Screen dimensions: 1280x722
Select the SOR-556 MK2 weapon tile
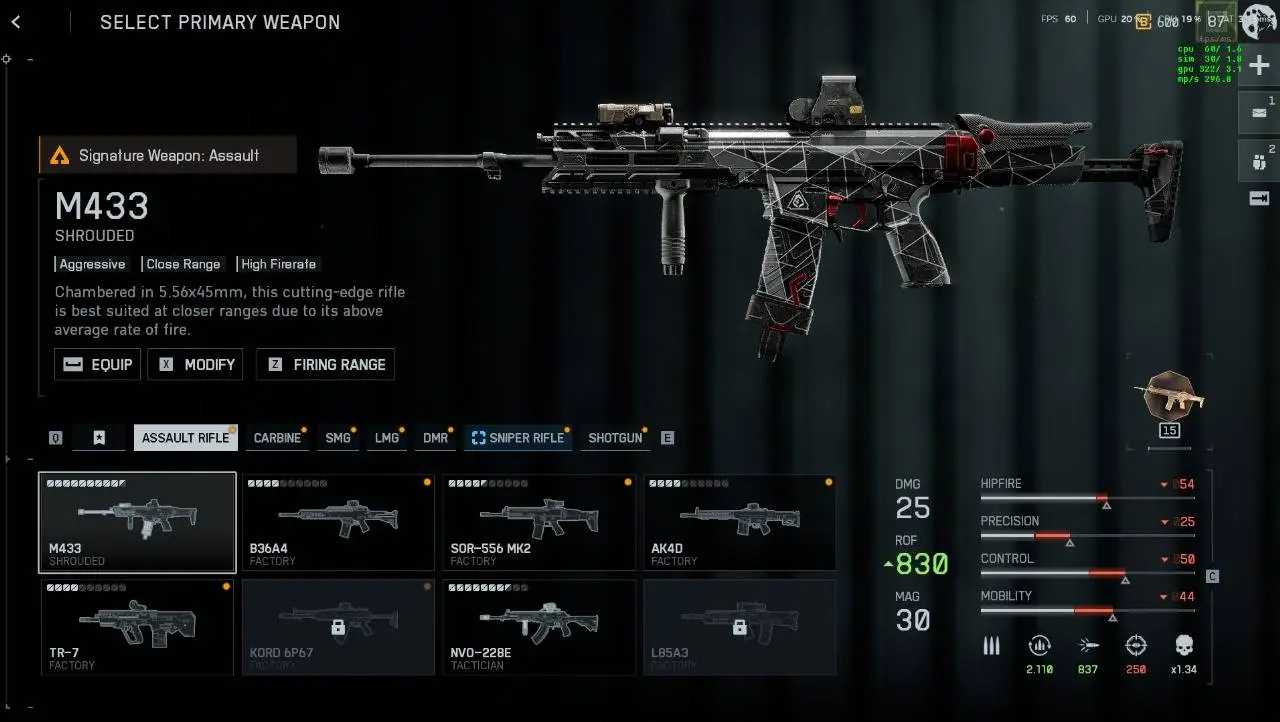pos(538,522)
